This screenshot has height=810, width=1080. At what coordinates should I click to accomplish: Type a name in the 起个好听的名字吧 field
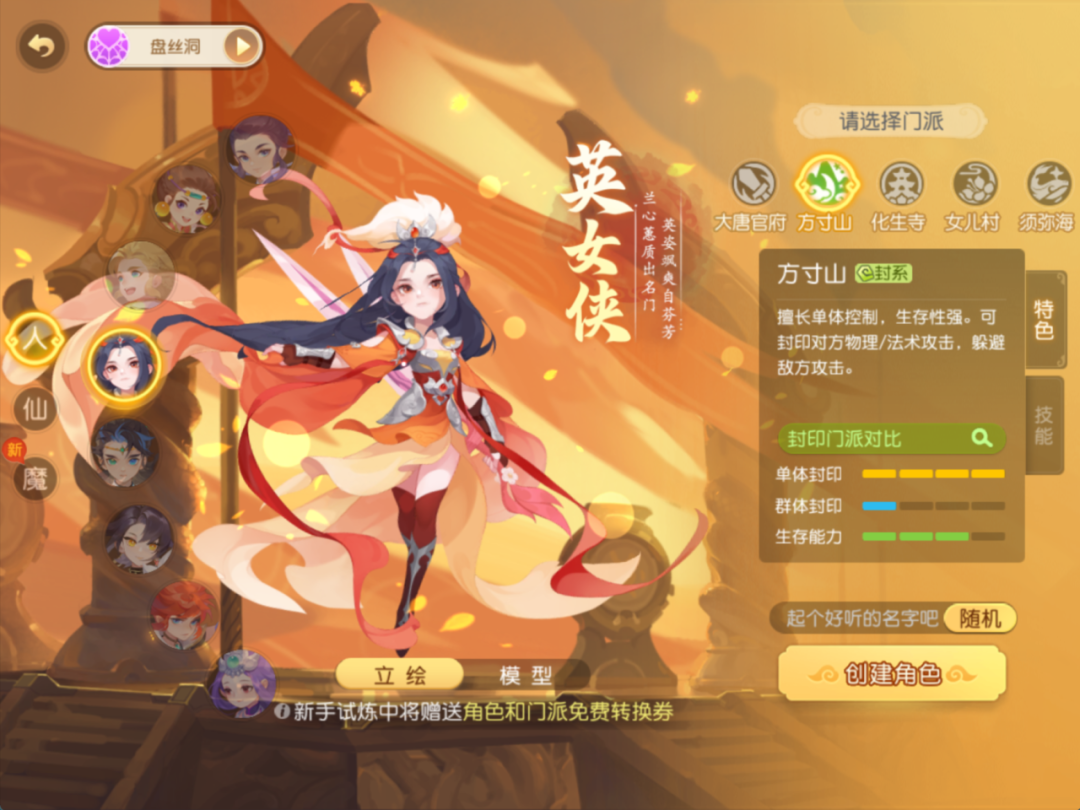(x=857, y=618)
